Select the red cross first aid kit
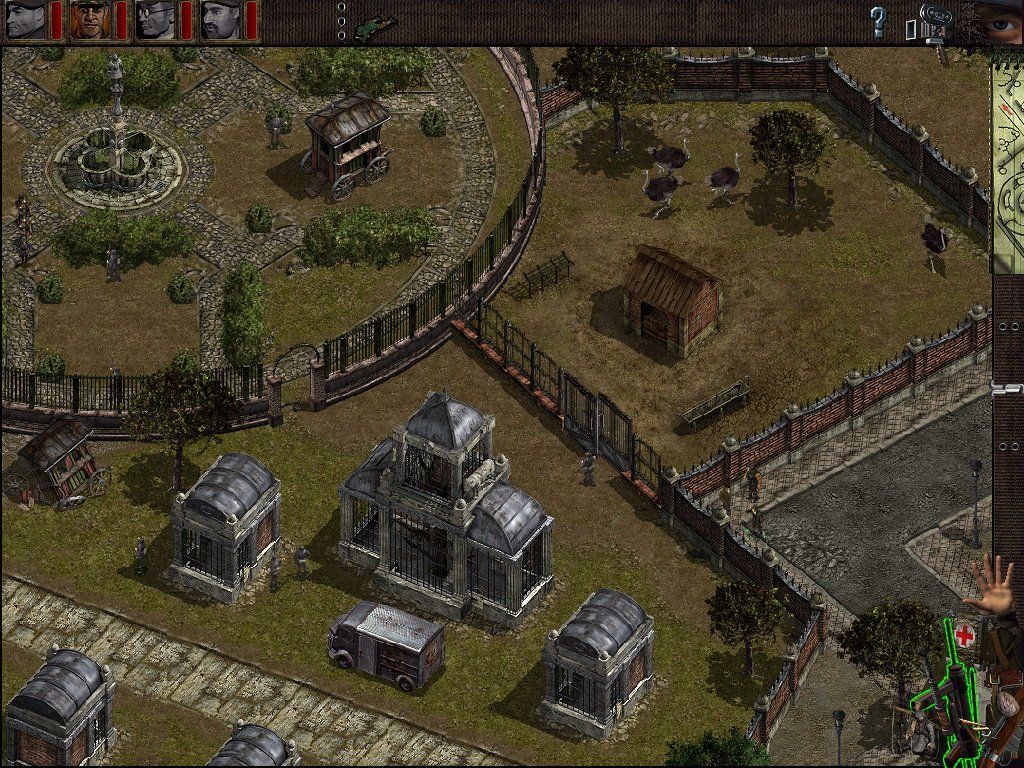The width and height of the screenshot is (1024, 768). 964,634
